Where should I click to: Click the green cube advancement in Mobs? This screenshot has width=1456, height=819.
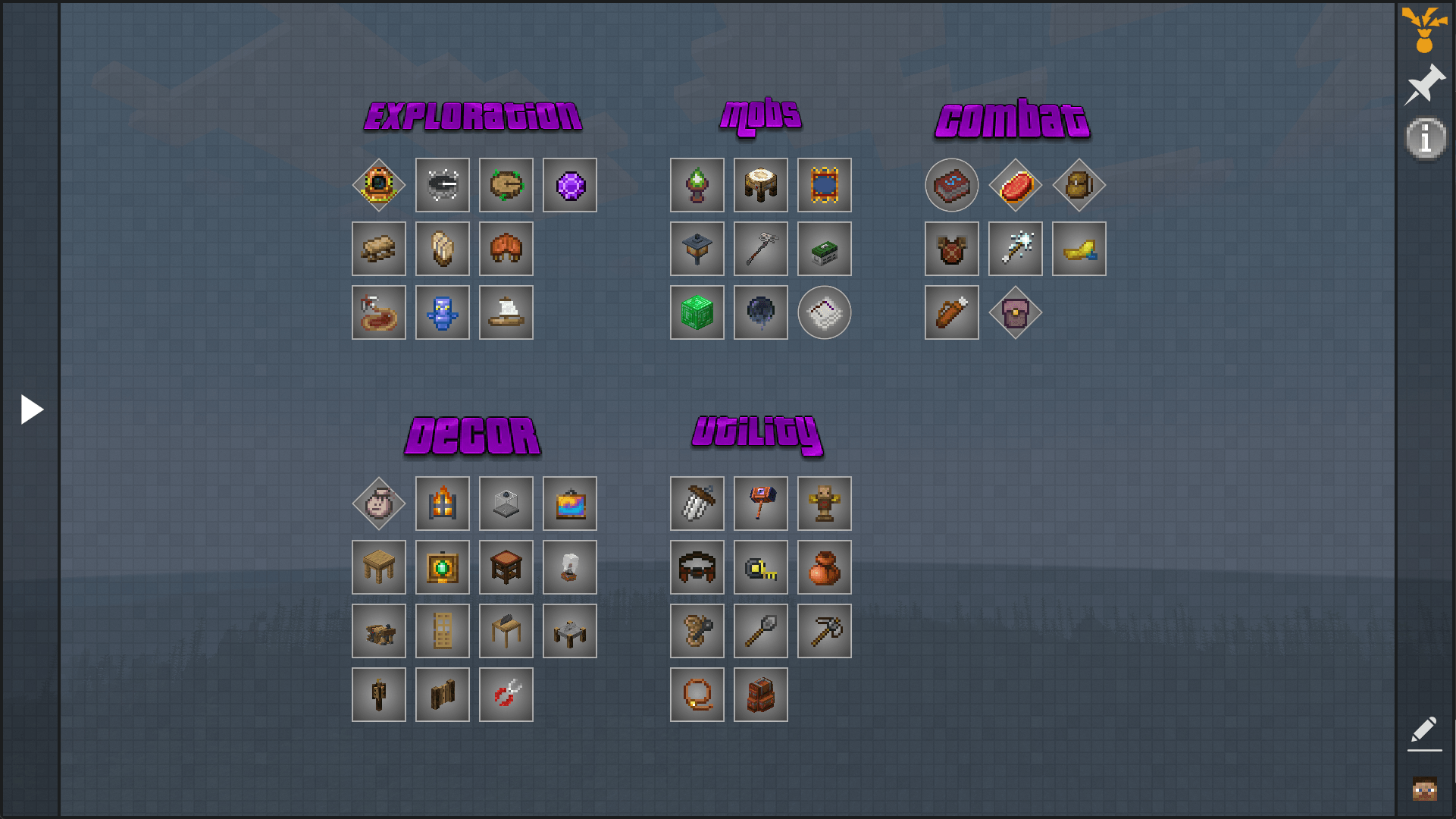coord(697,312)
